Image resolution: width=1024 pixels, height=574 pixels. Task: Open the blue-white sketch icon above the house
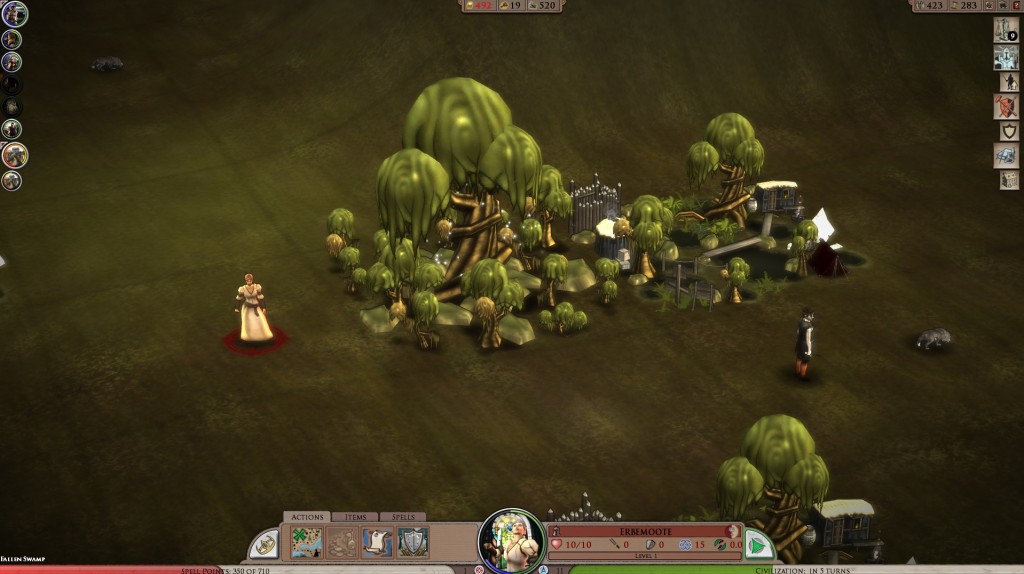1005,155
